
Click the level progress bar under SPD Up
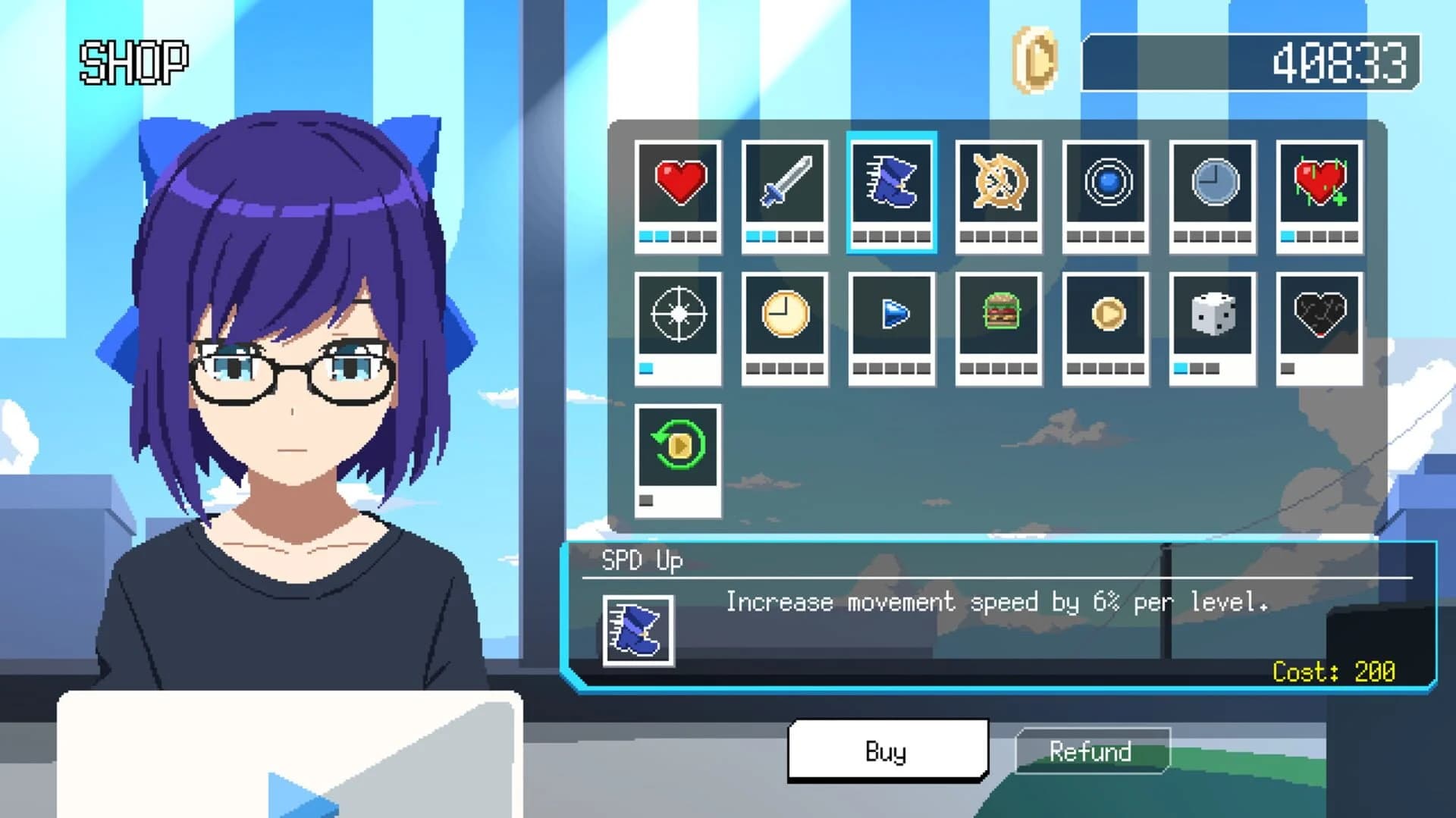(x=891, y=237)
